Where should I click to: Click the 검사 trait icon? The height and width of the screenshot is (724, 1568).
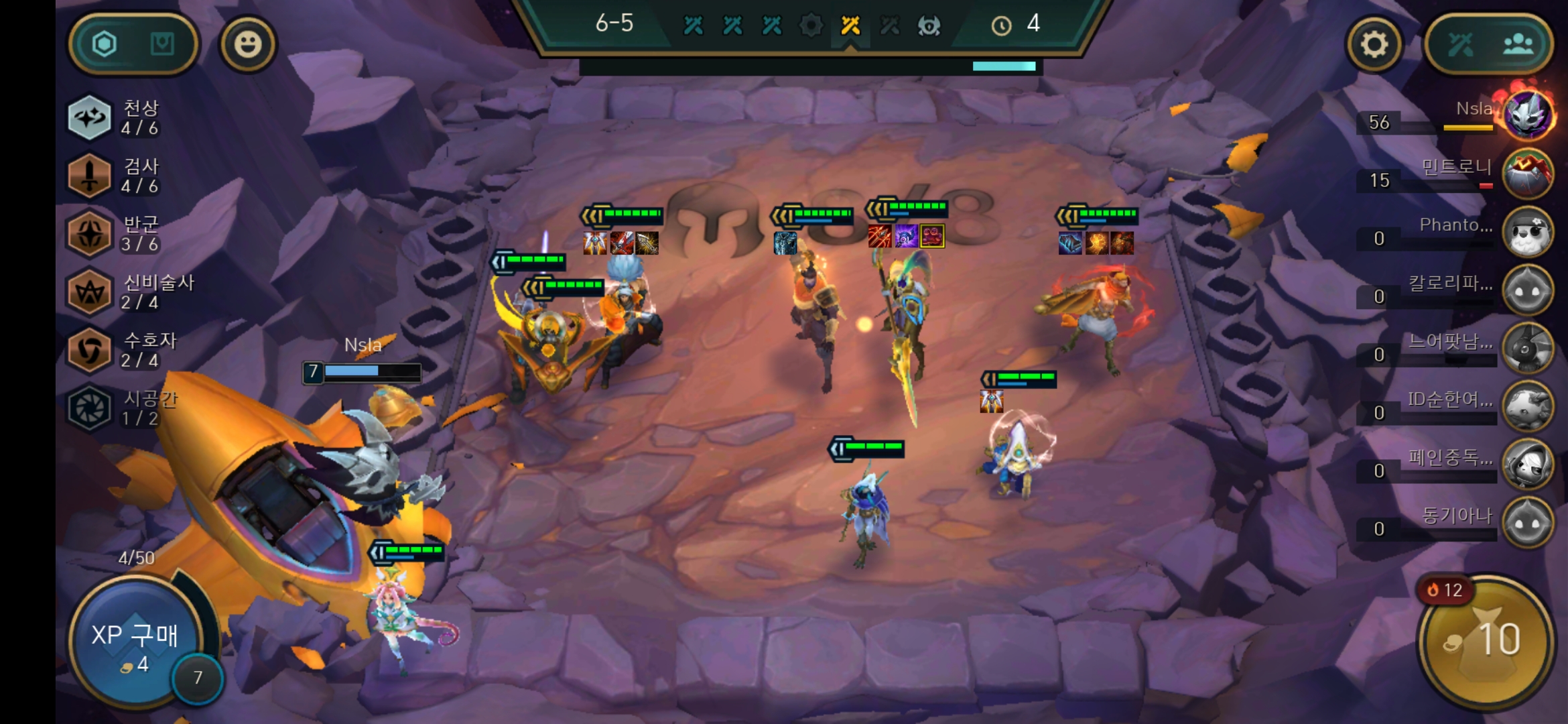[90, 174]
